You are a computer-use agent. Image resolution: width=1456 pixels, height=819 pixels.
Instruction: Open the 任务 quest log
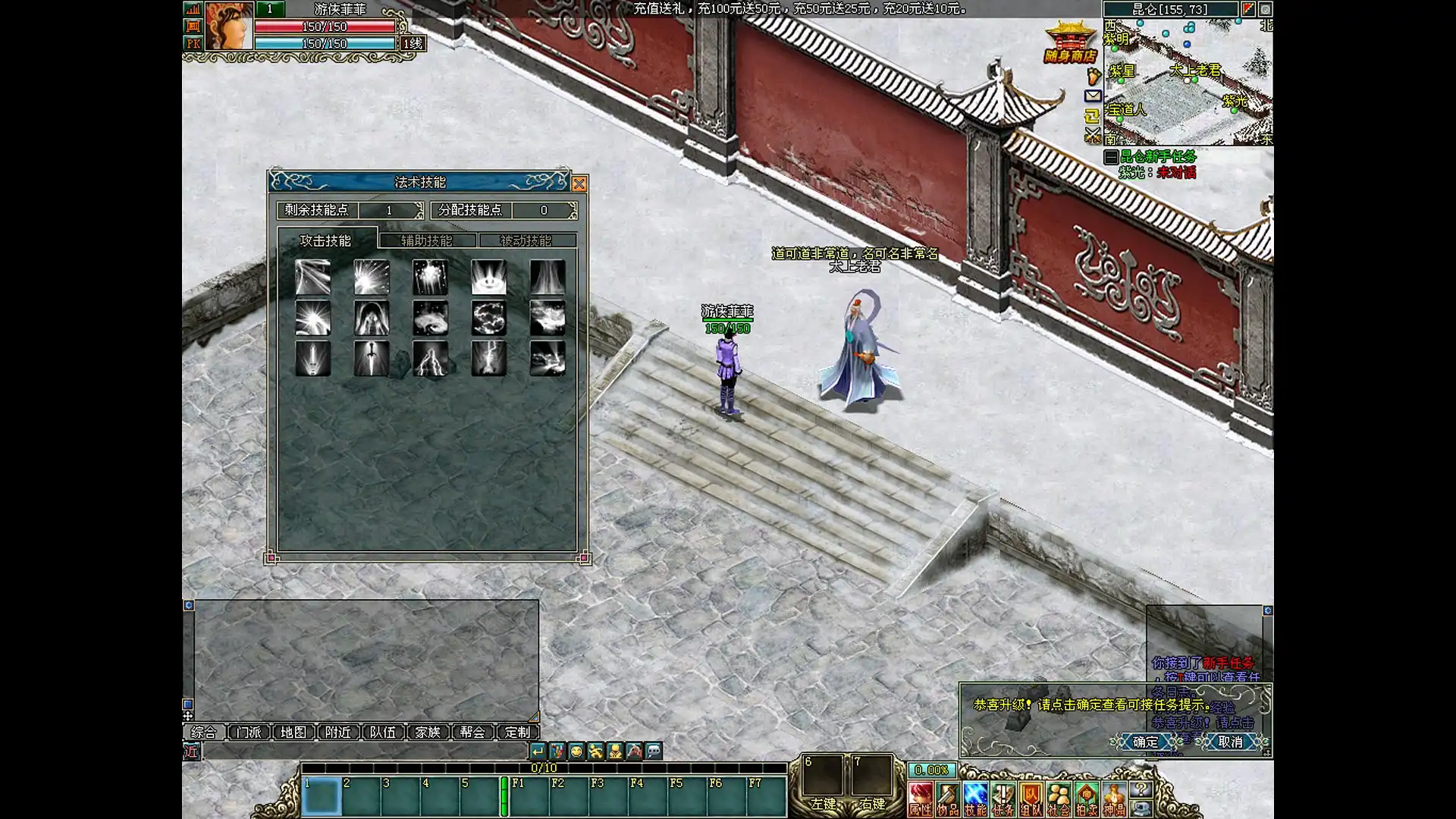tap(1003, 799)
